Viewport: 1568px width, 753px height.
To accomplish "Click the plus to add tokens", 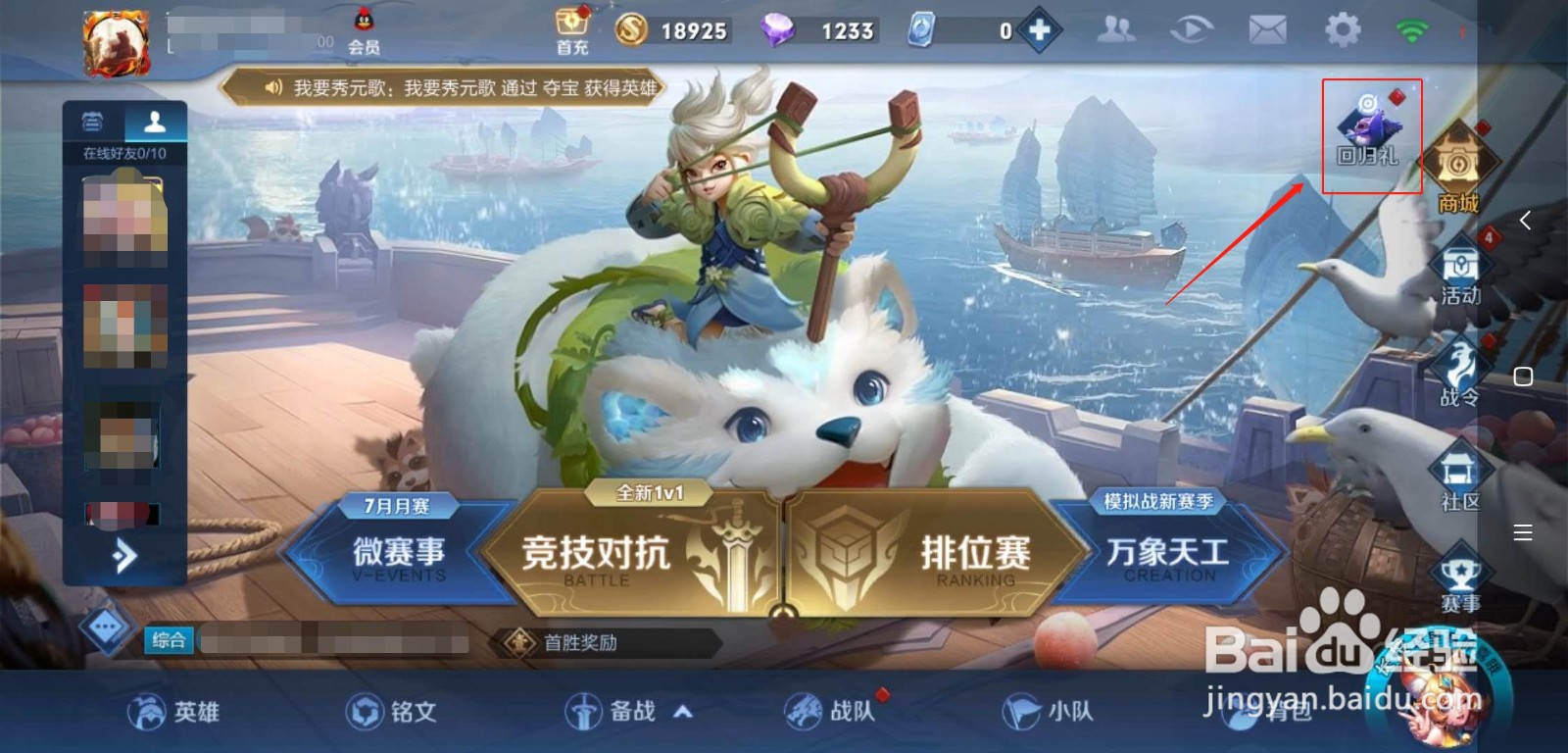I will point(1041,29).
